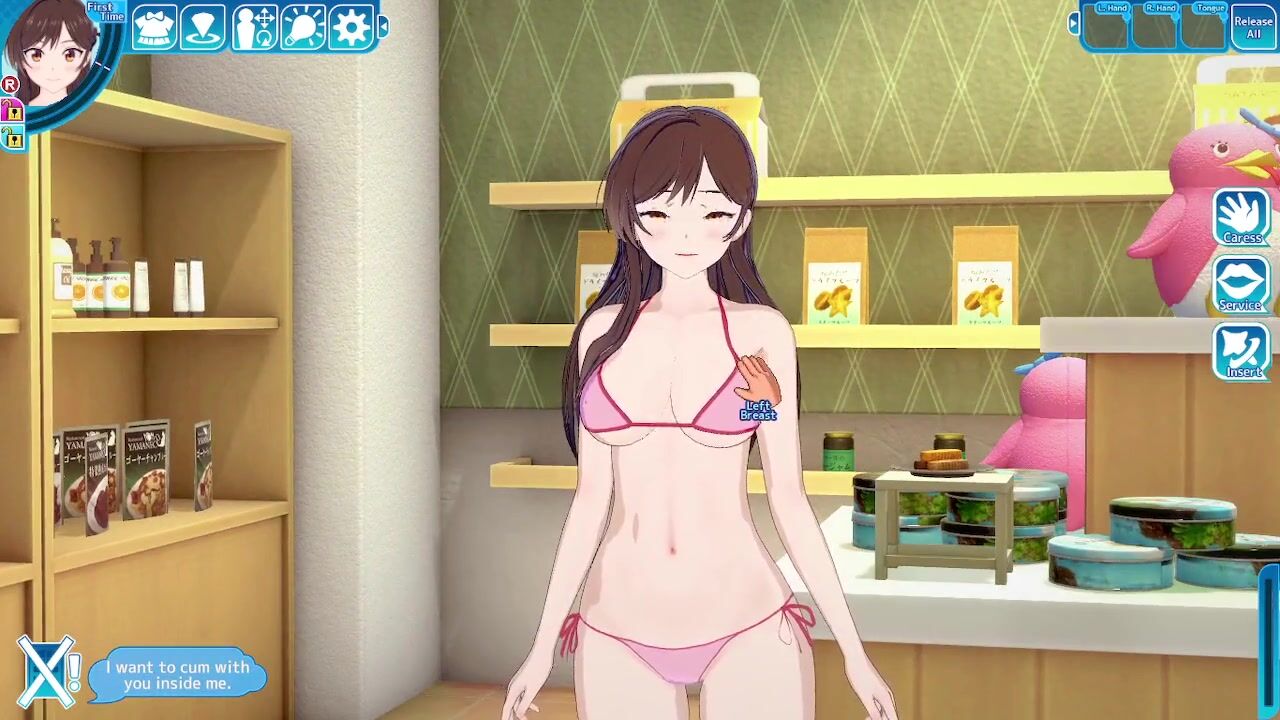This screenshot has width=1280, height=720.
Task: Choose the Insert action button
Action: click(1242, 351)
